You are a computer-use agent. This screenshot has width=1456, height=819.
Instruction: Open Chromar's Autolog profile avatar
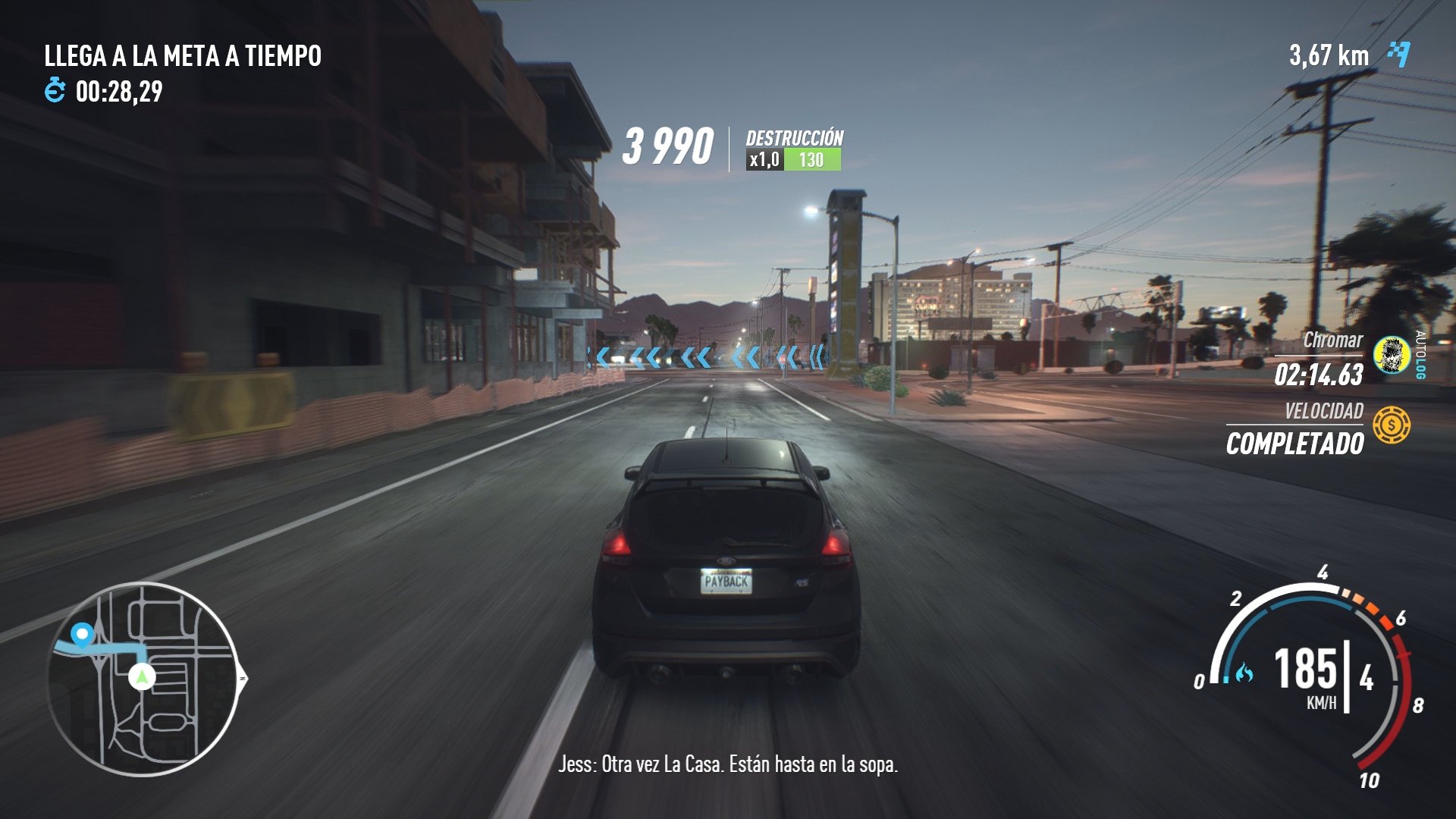pyautogui.click(x=1392, y=356)
